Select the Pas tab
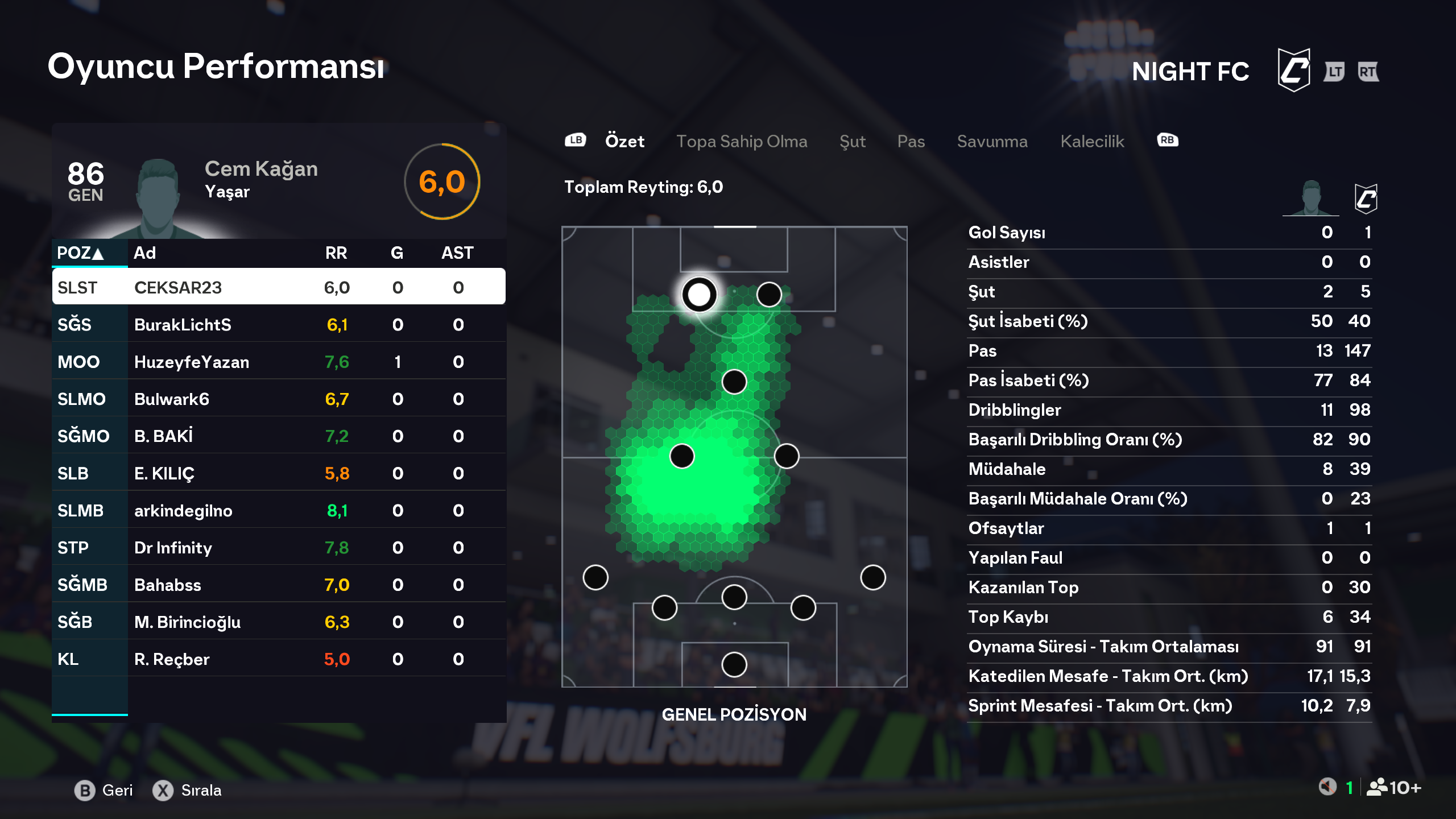Image resolution: width=1456 pixels, height=819 pixels. (x=911, y=142)
